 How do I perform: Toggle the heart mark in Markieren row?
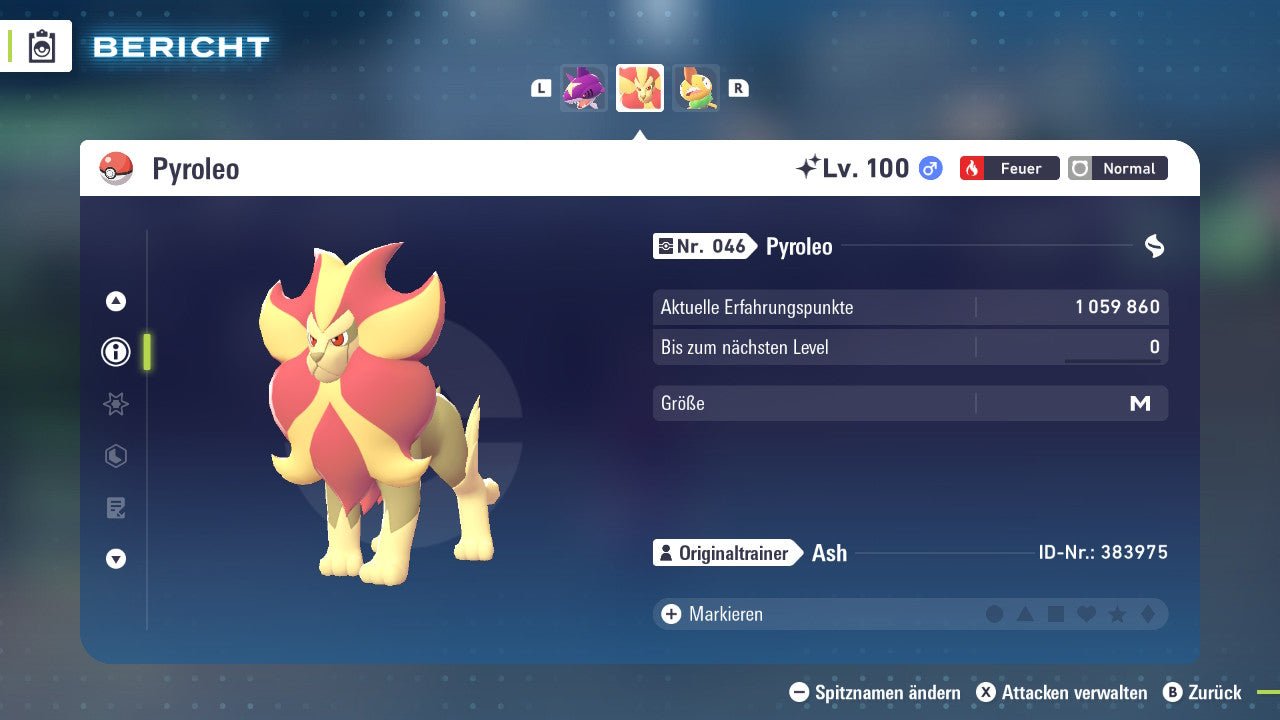[1085, 614]
